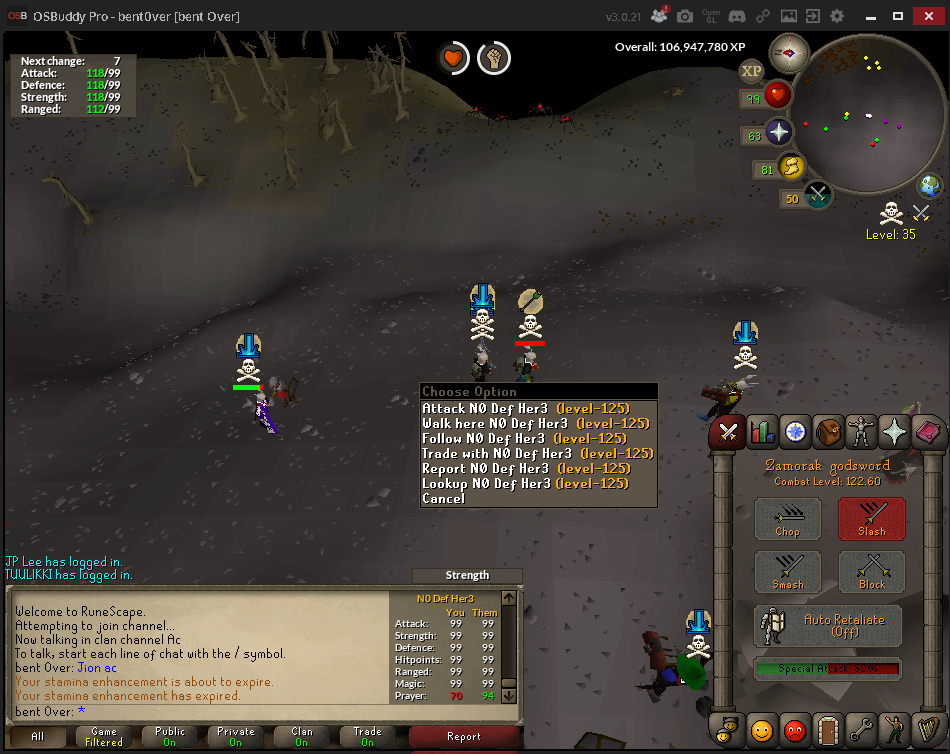
Task: Activate the Special Attack bar
Action: 828,669
